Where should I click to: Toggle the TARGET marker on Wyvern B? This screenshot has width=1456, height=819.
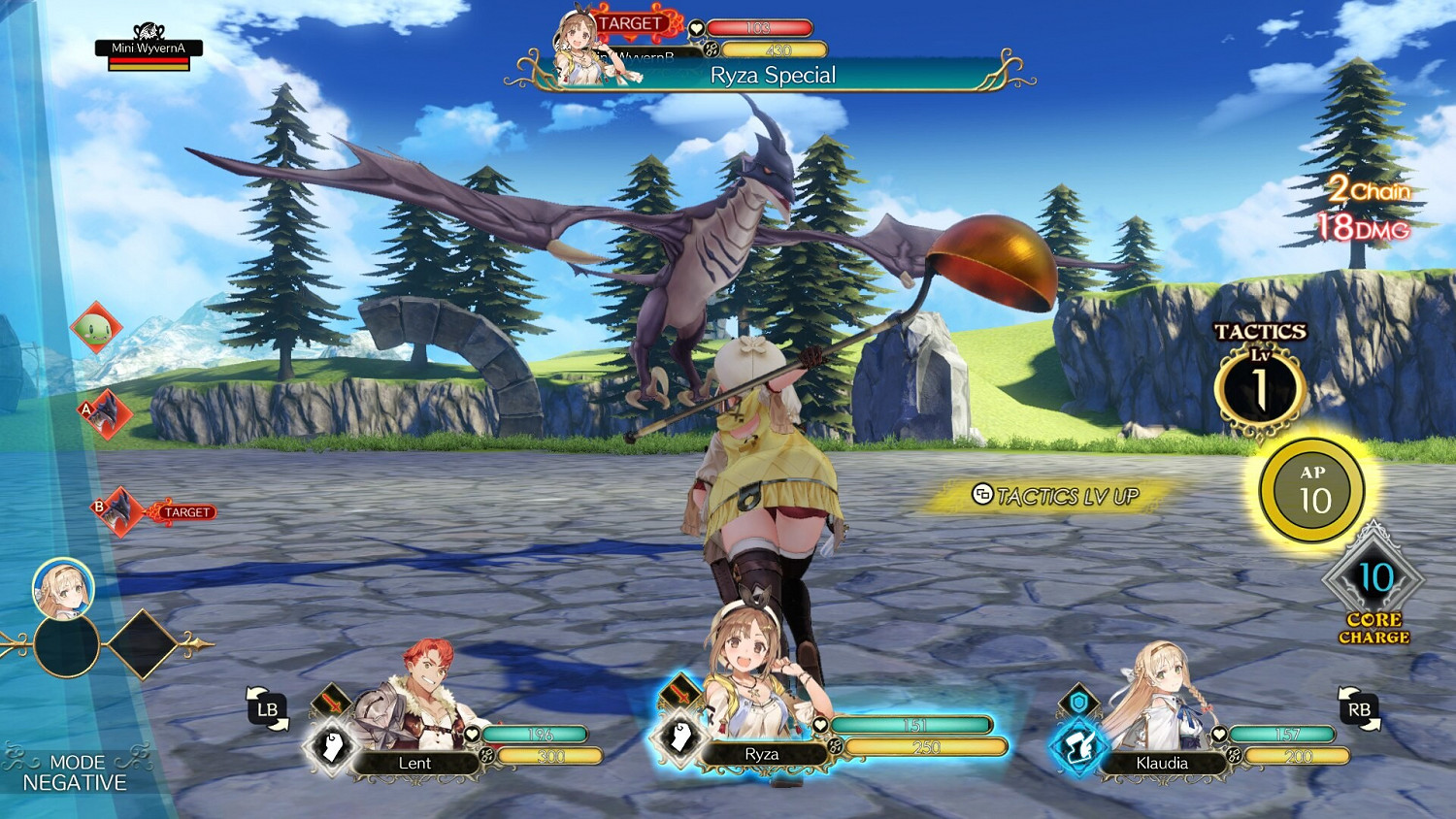[185, 509]
